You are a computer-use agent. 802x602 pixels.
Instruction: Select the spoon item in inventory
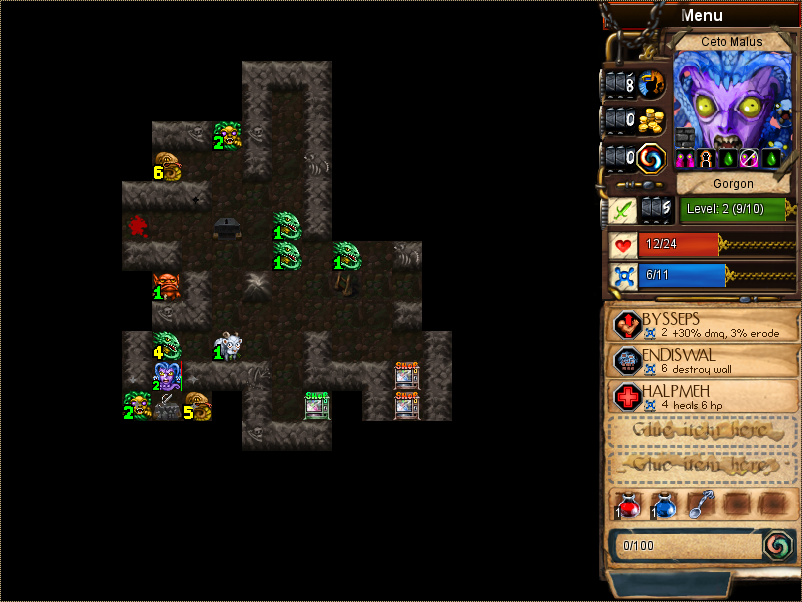tap(699, 506)
